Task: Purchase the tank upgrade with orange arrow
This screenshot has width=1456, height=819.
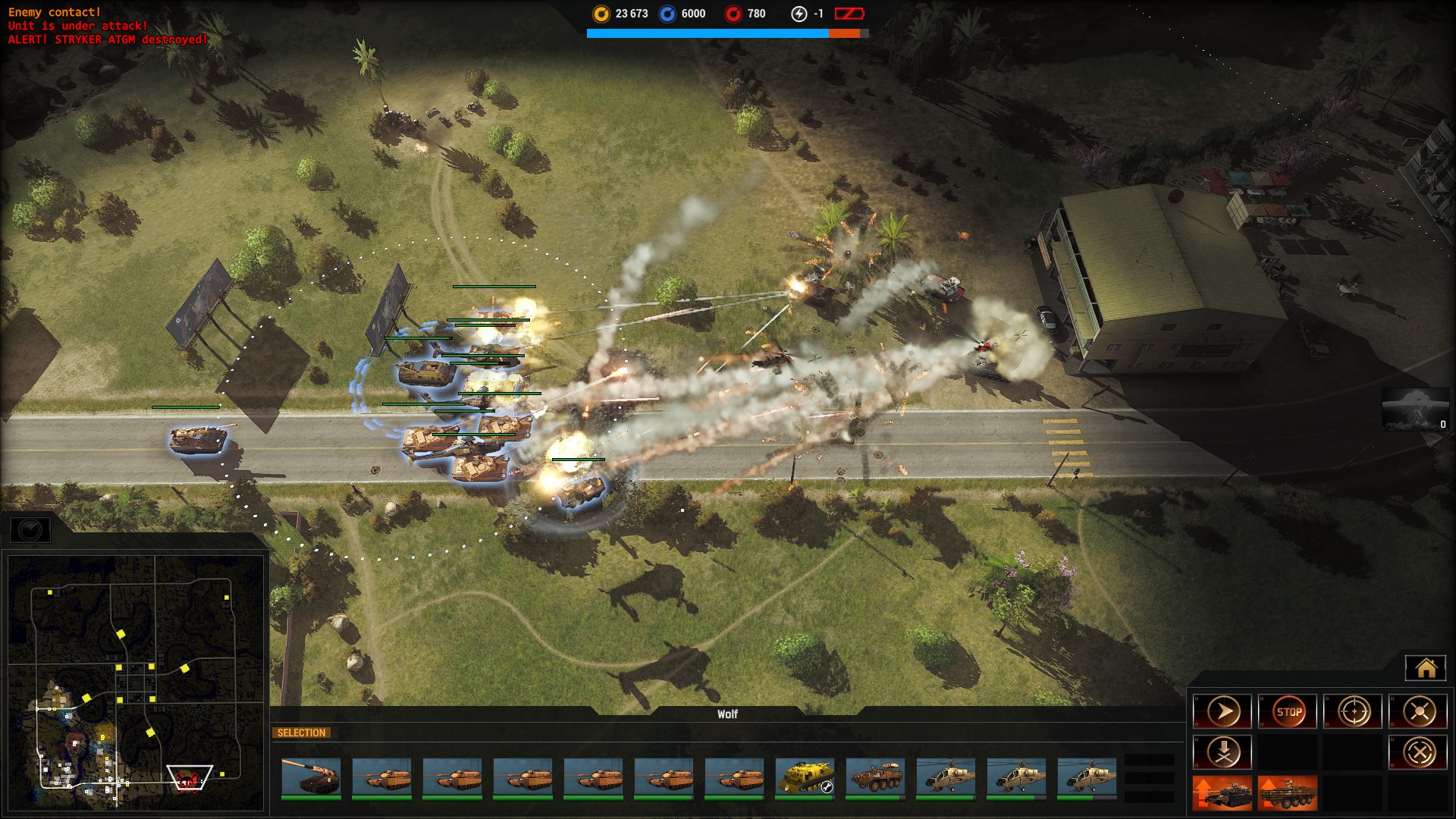Action: (1222, 793)
